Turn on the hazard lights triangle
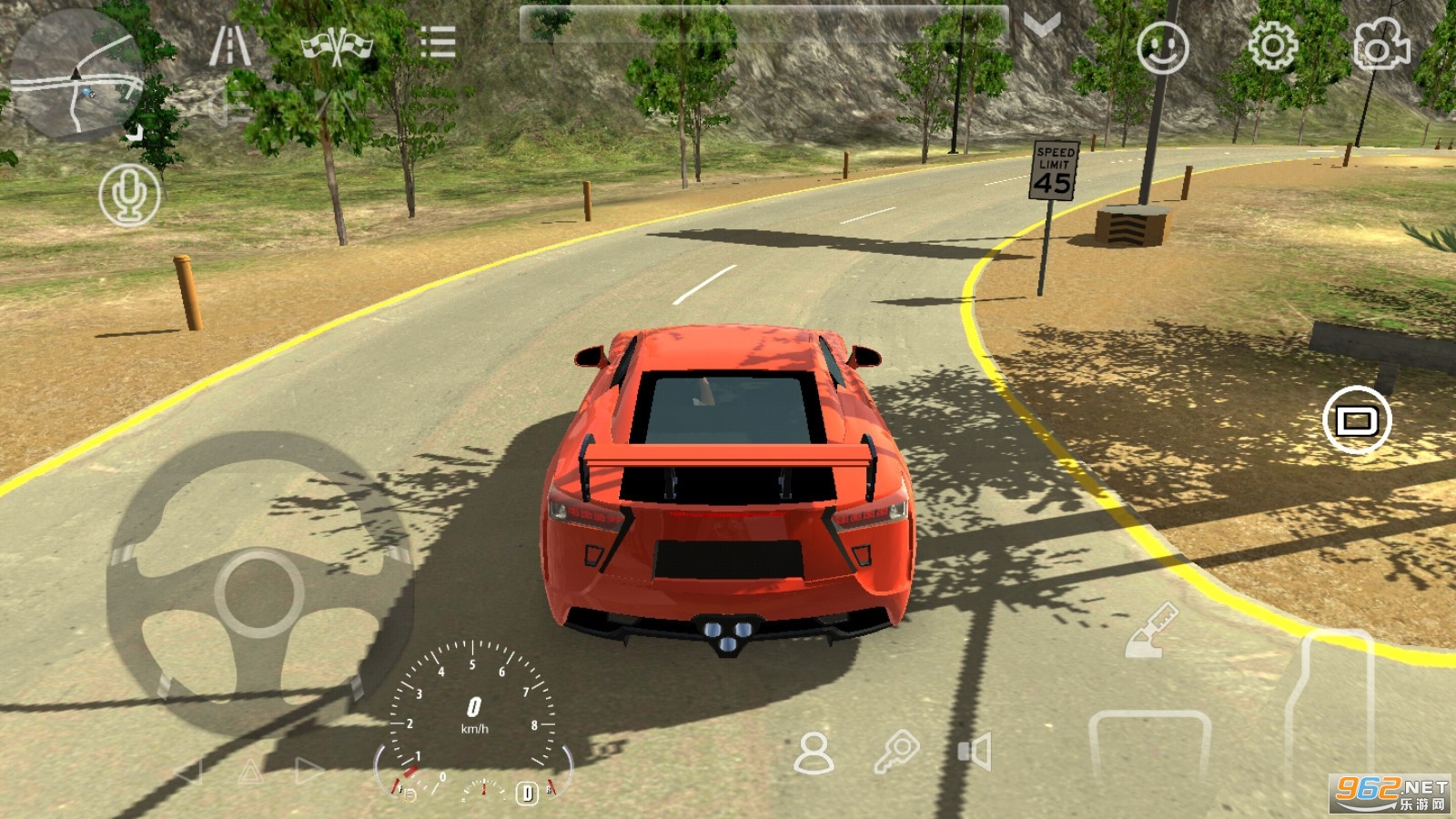1456x819 pixels. [249, 773]
